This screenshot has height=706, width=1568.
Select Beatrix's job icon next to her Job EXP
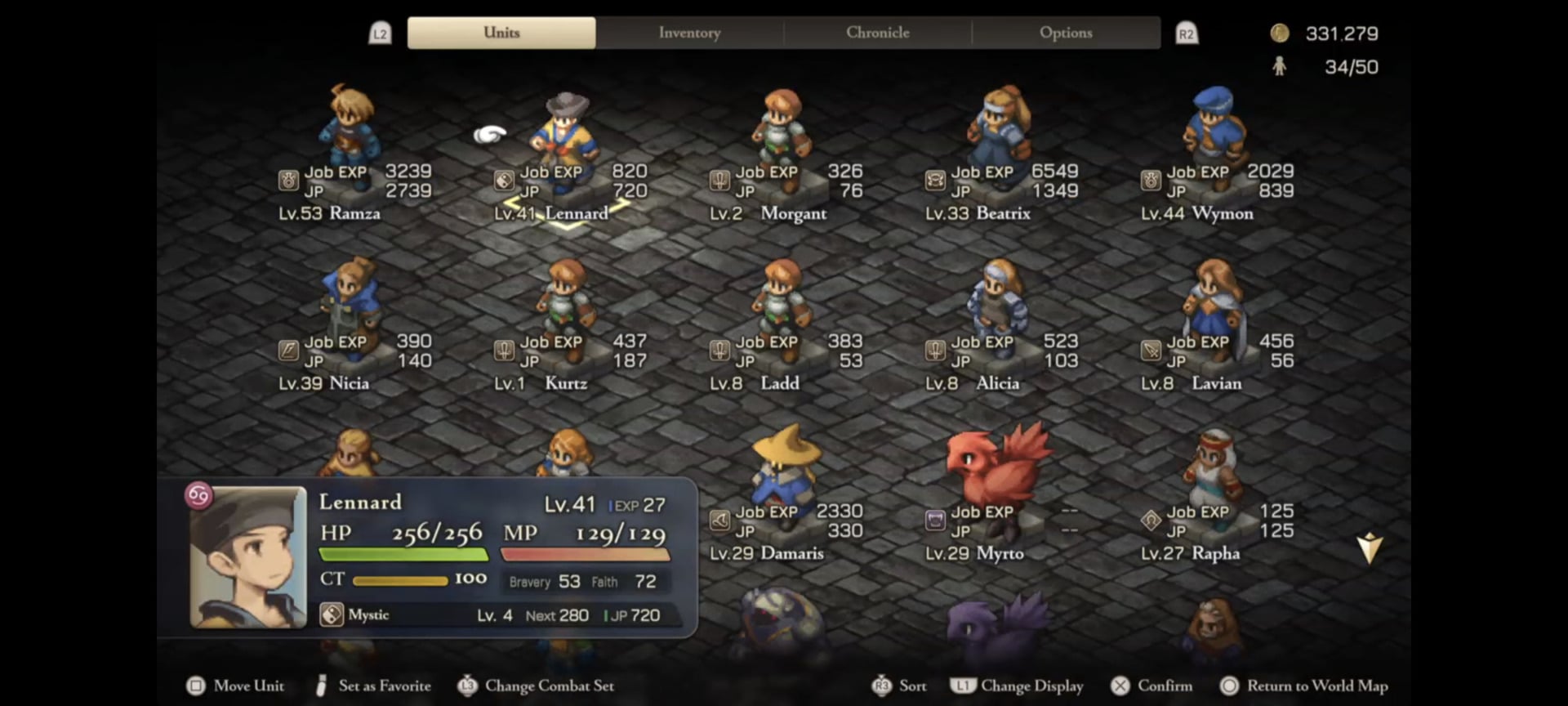tap(937, 181)
